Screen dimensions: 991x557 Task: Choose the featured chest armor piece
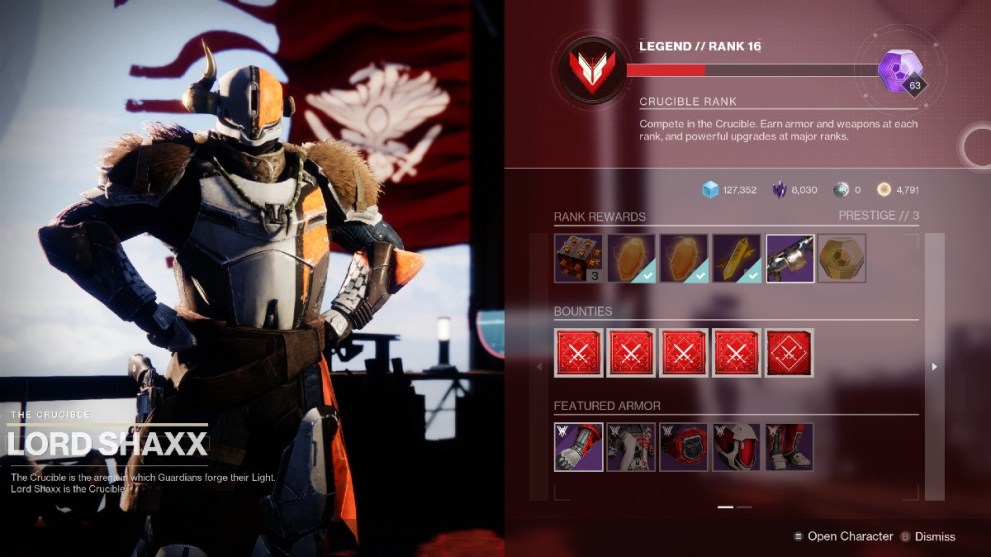[x=632, y=447]
